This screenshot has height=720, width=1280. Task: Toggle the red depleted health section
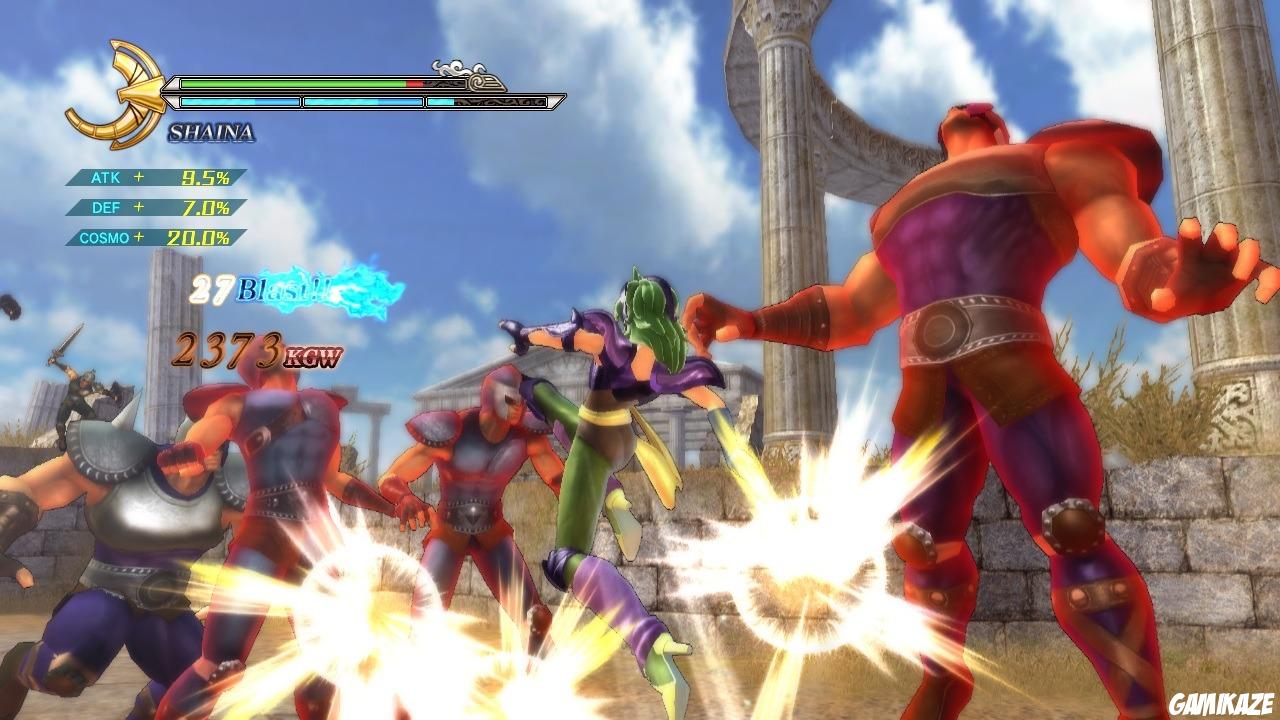[416, 82]
